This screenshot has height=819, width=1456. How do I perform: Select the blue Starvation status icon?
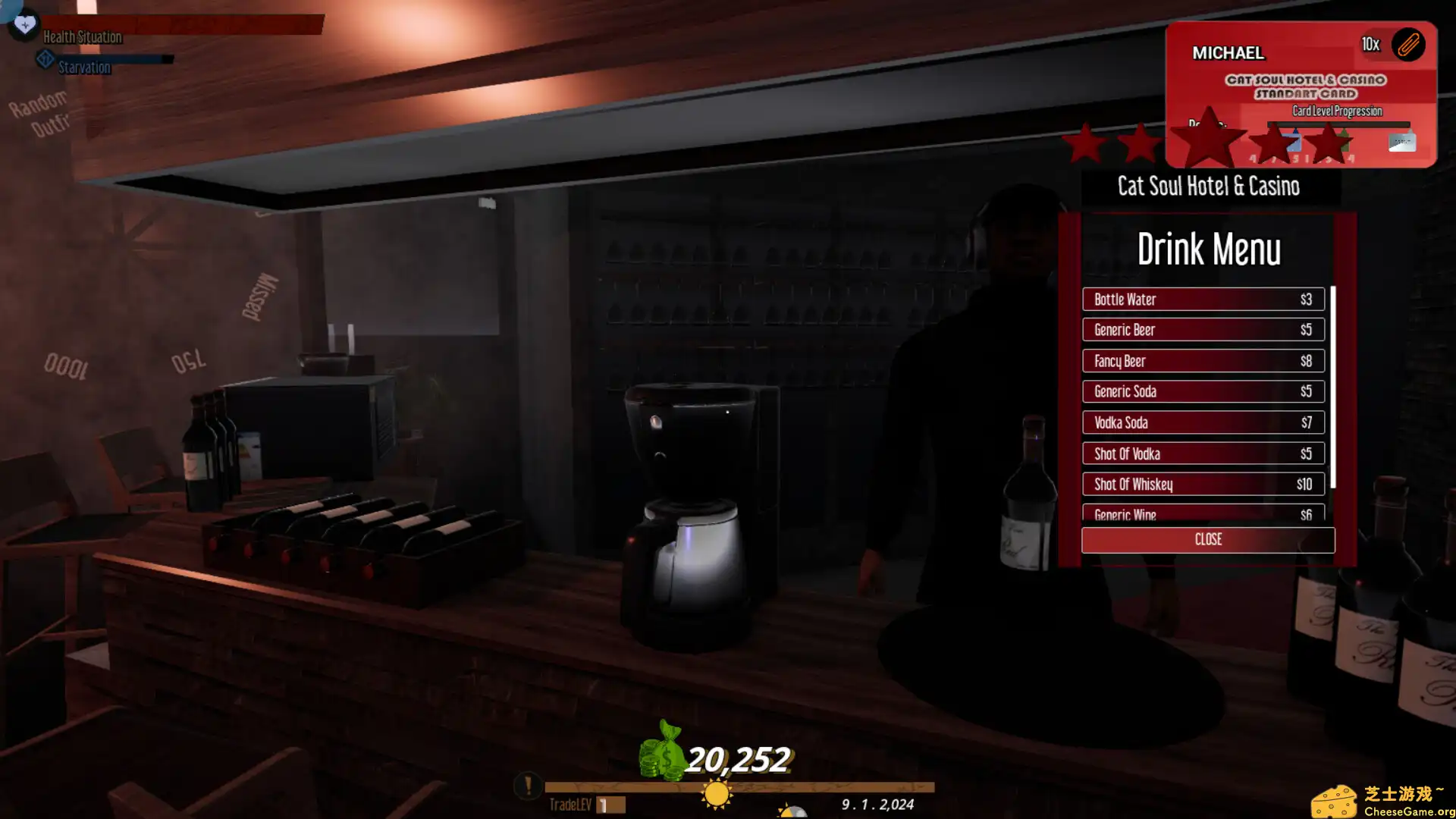pos(45,59)
